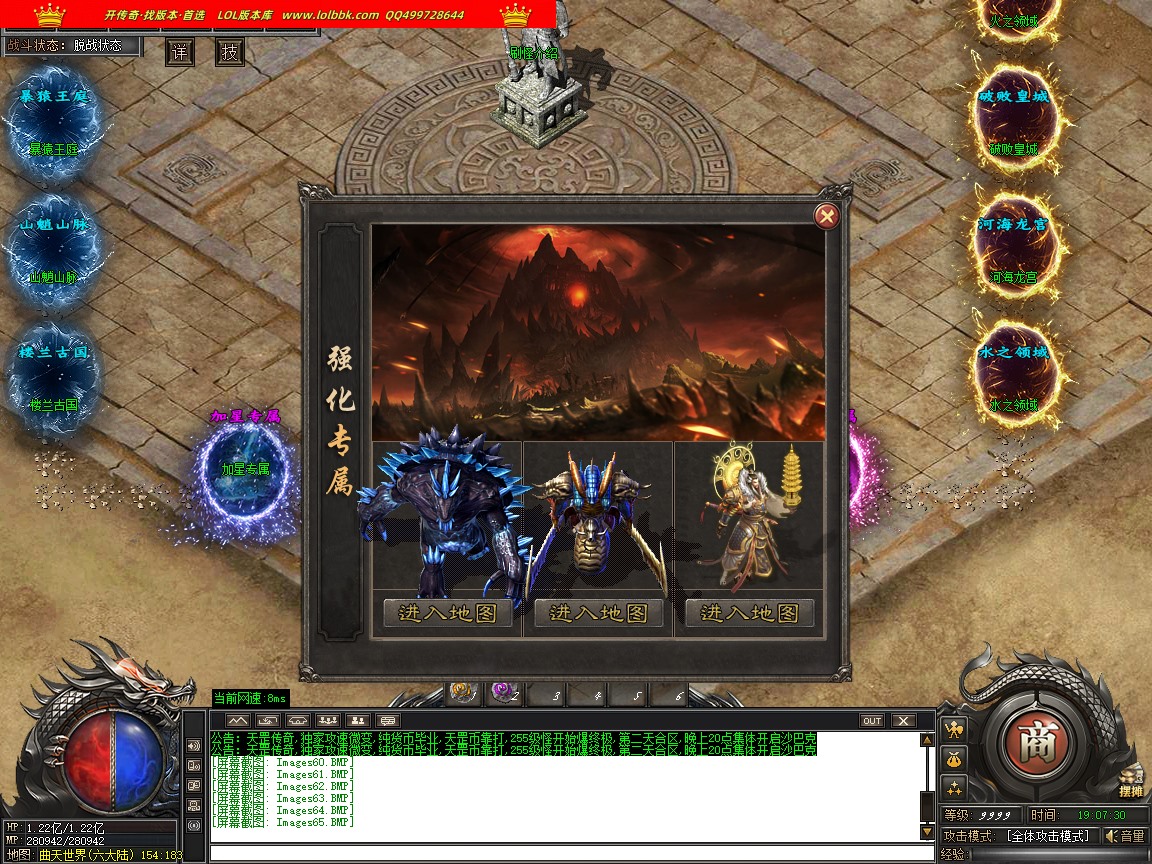Screen dimensions: 1152x864
Task: Enter the map under the blue spiked beast
Action: tap(447, 613)
